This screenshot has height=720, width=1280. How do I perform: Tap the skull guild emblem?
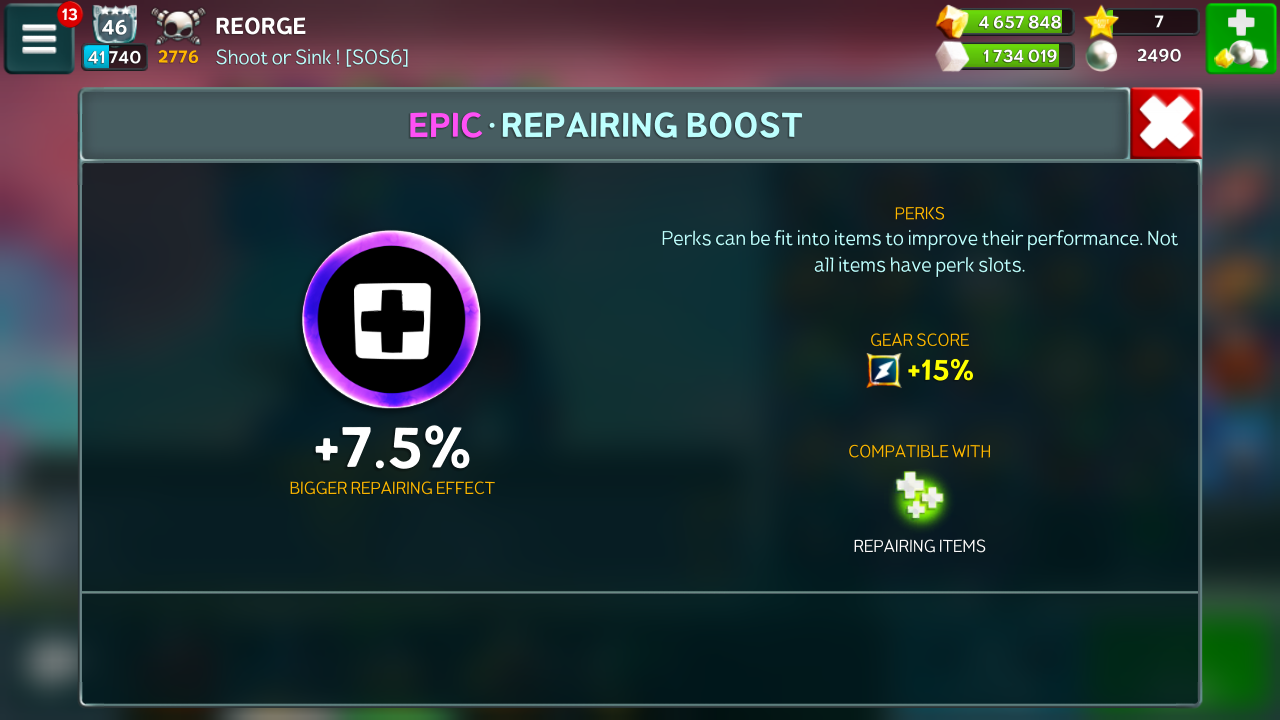coord(178,26)
